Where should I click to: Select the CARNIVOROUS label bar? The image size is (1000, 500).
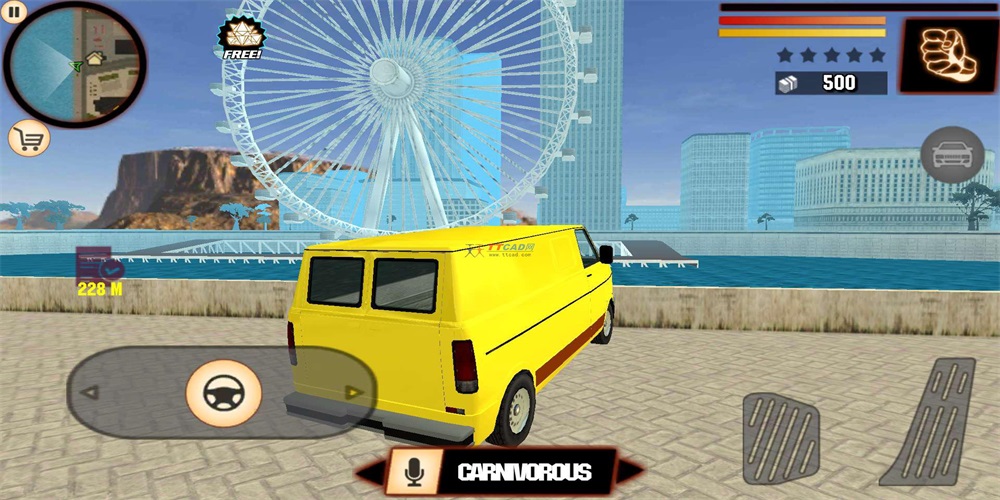coord(525,472)
